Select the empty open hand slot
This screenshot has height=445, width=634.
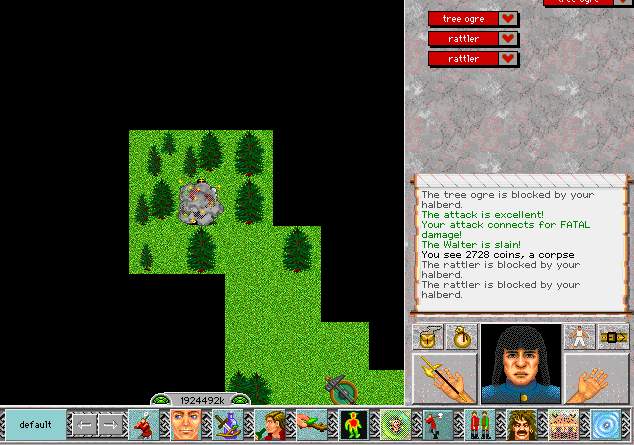pos(596,378)
